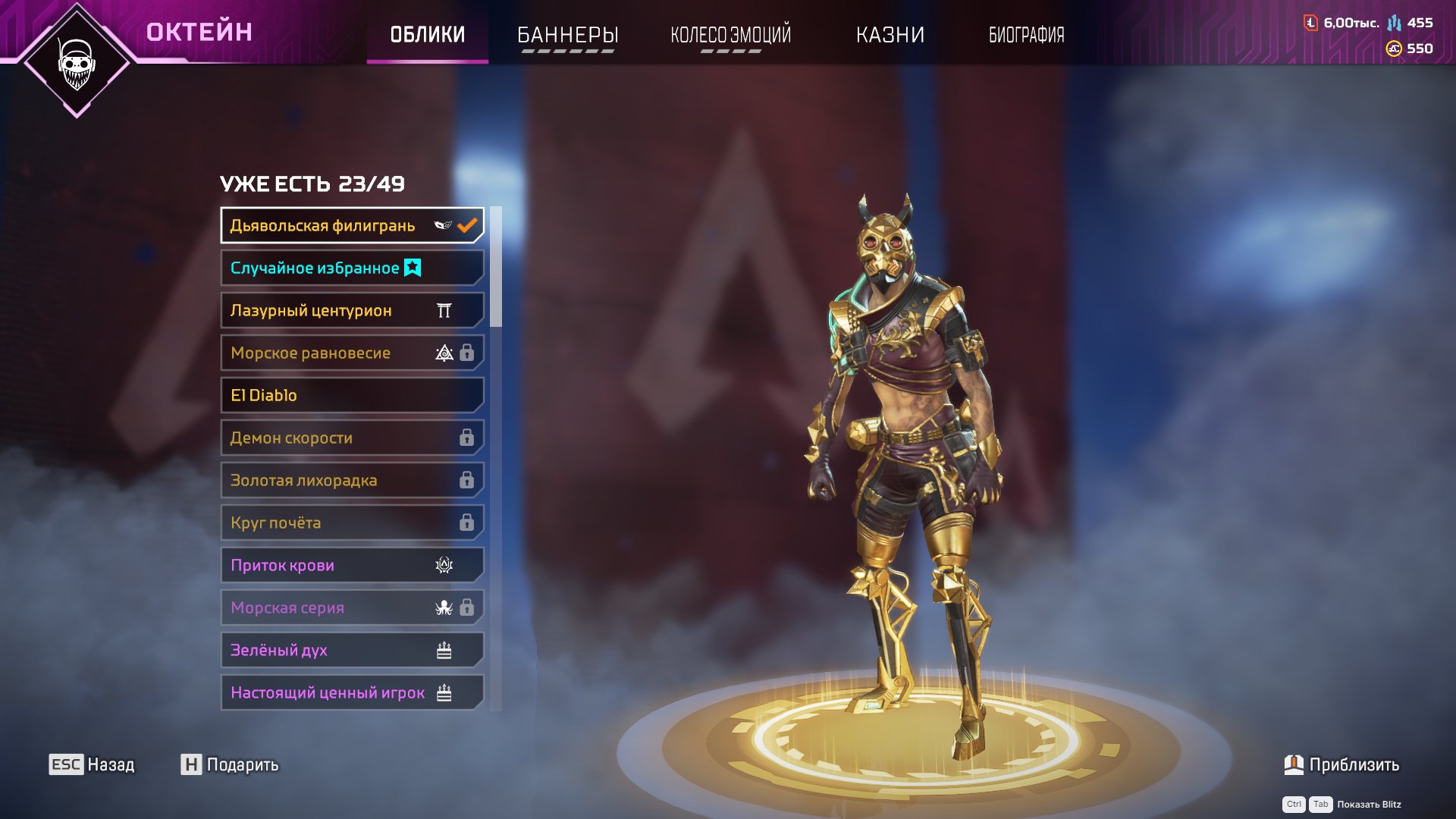Choose the Приток крови skin
The image size is (1456, 819).
click(x=352, y=565)
